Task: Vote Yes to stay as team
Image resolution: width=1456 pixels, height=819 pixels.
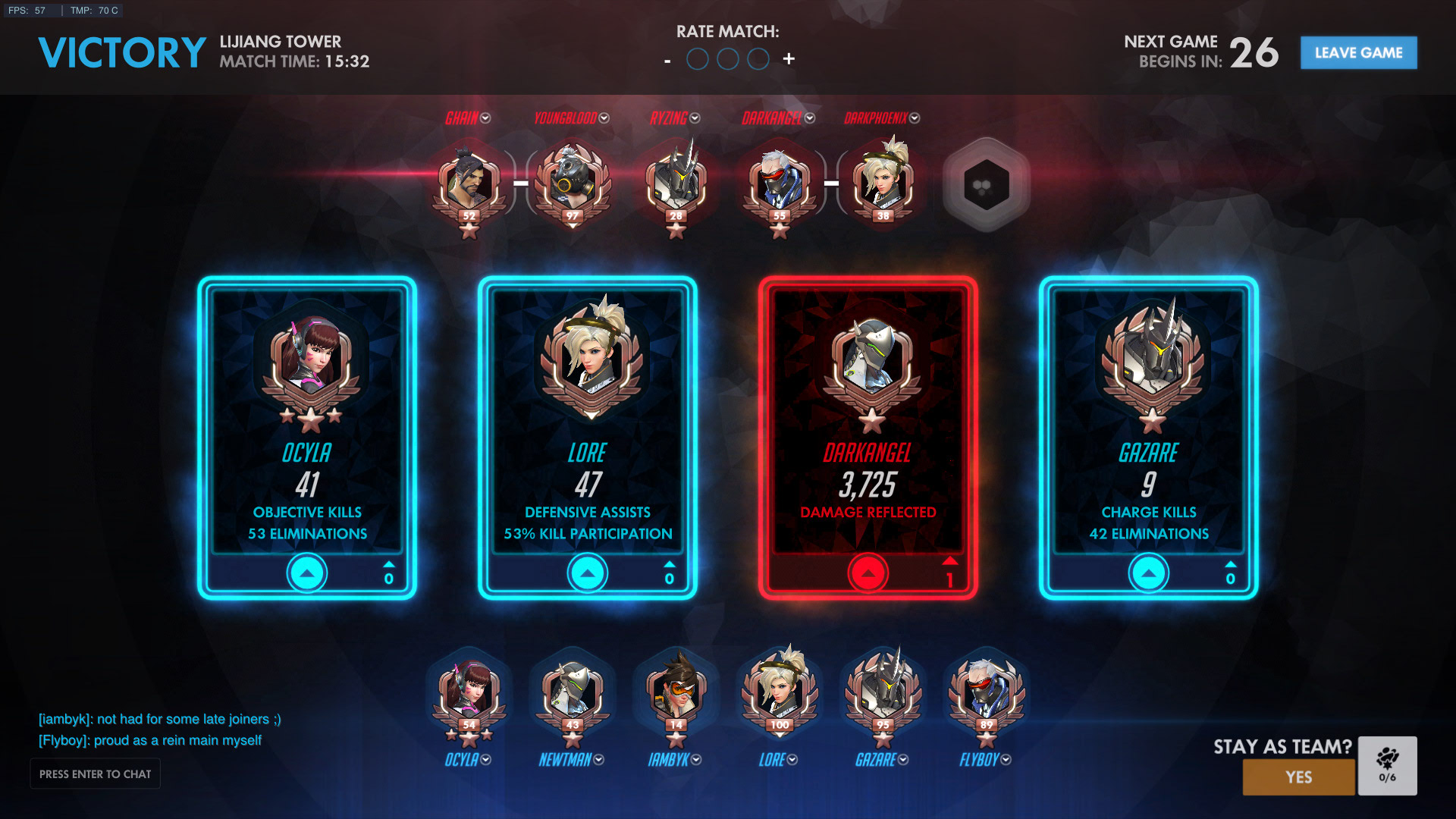Action: (1298, 777)
